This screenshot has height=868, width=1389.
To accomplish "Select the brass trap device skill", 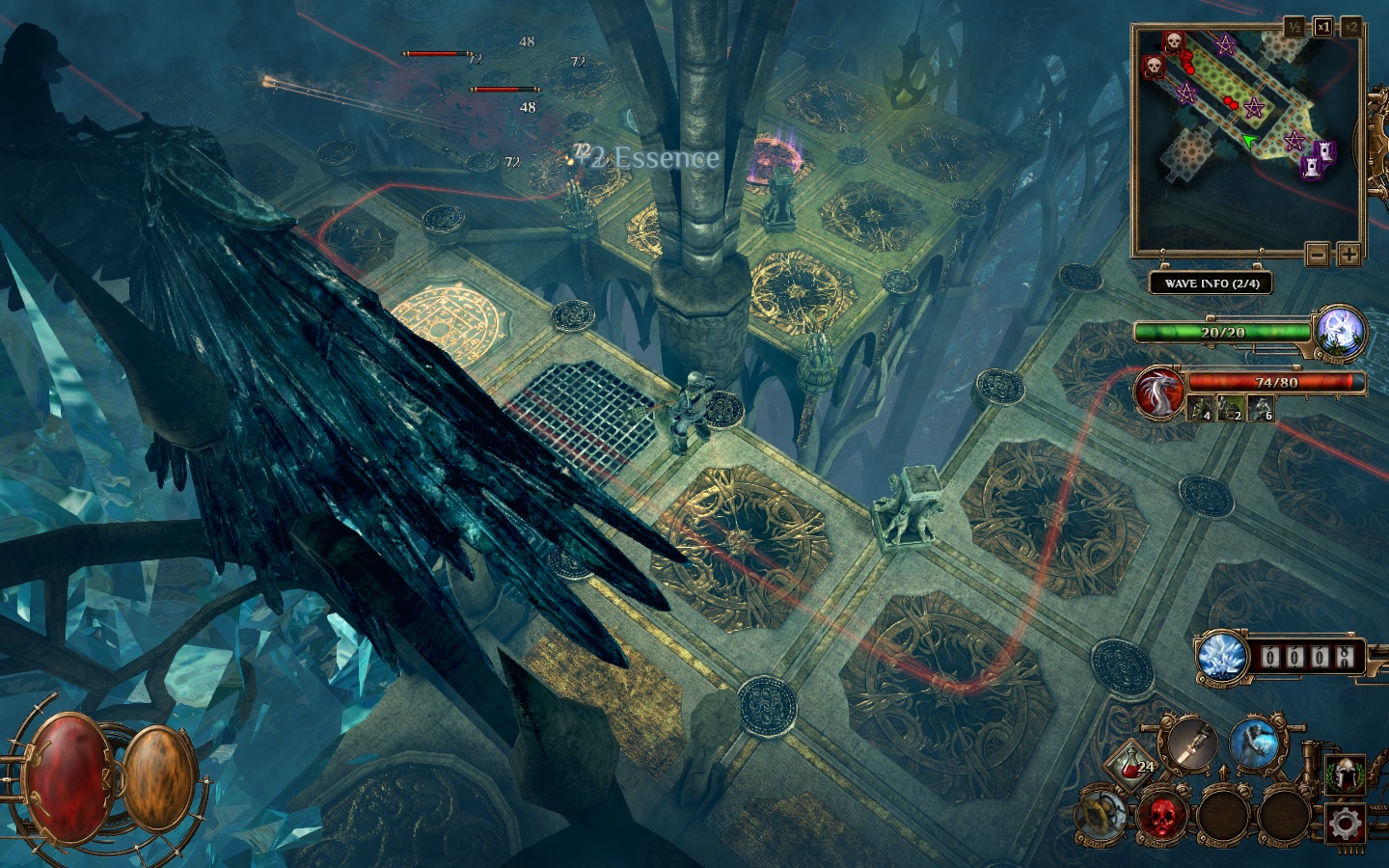I will click(x=1103, y=816).
